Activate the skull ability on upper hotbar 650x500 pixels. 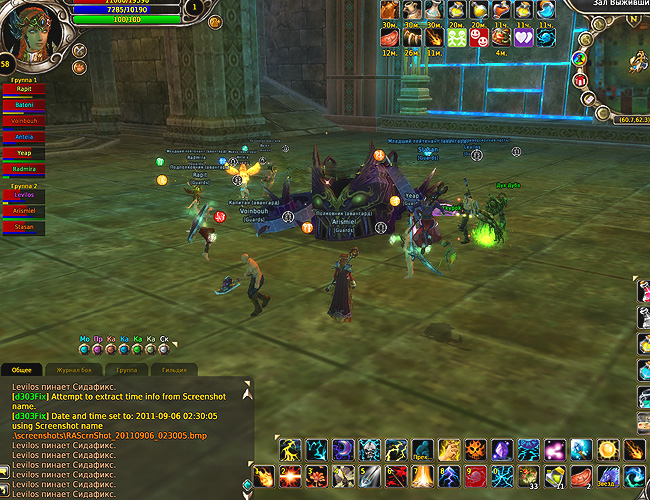tap(369, 449)
